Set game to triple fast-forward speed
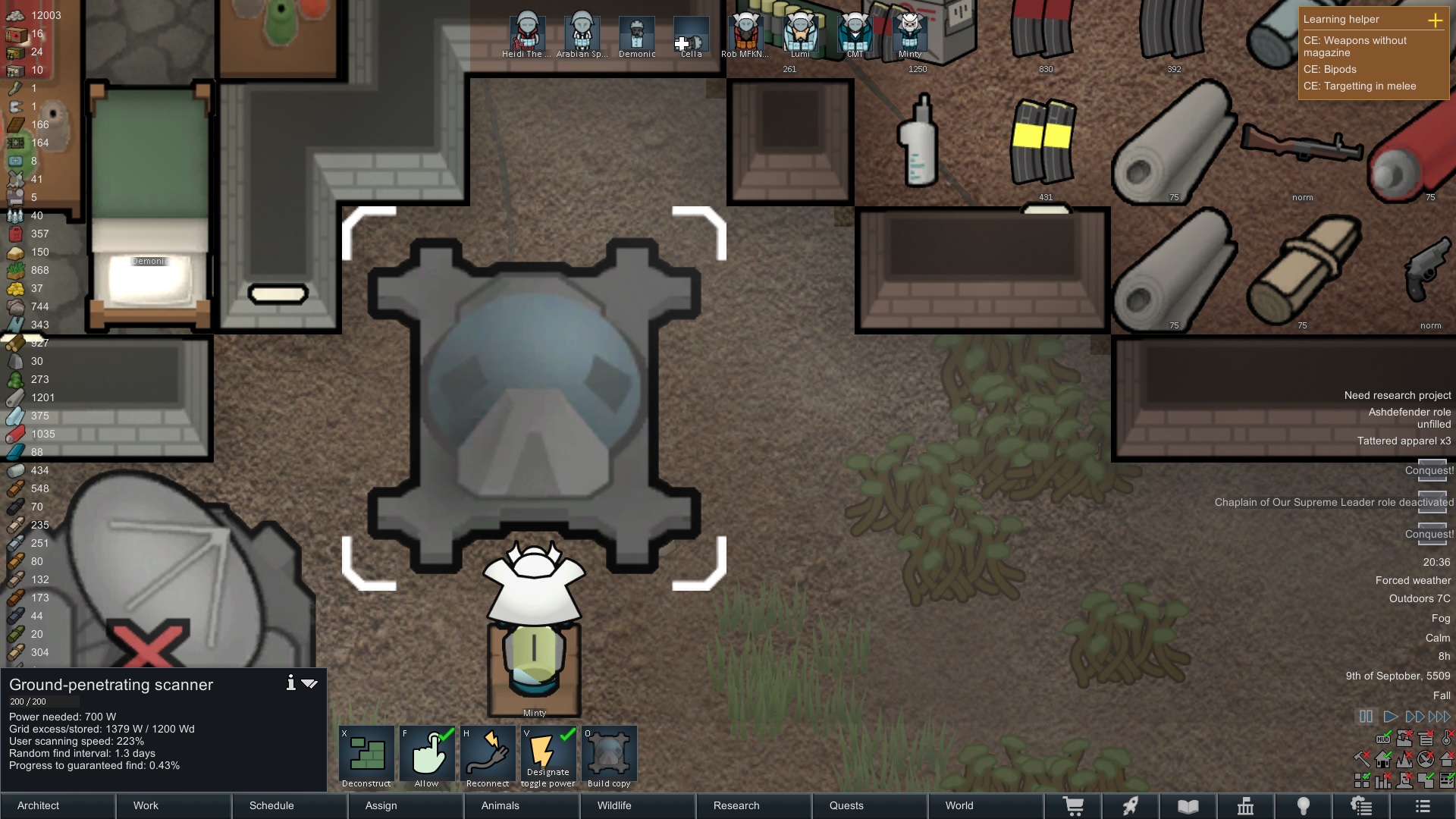 (x=1439, y=717)
